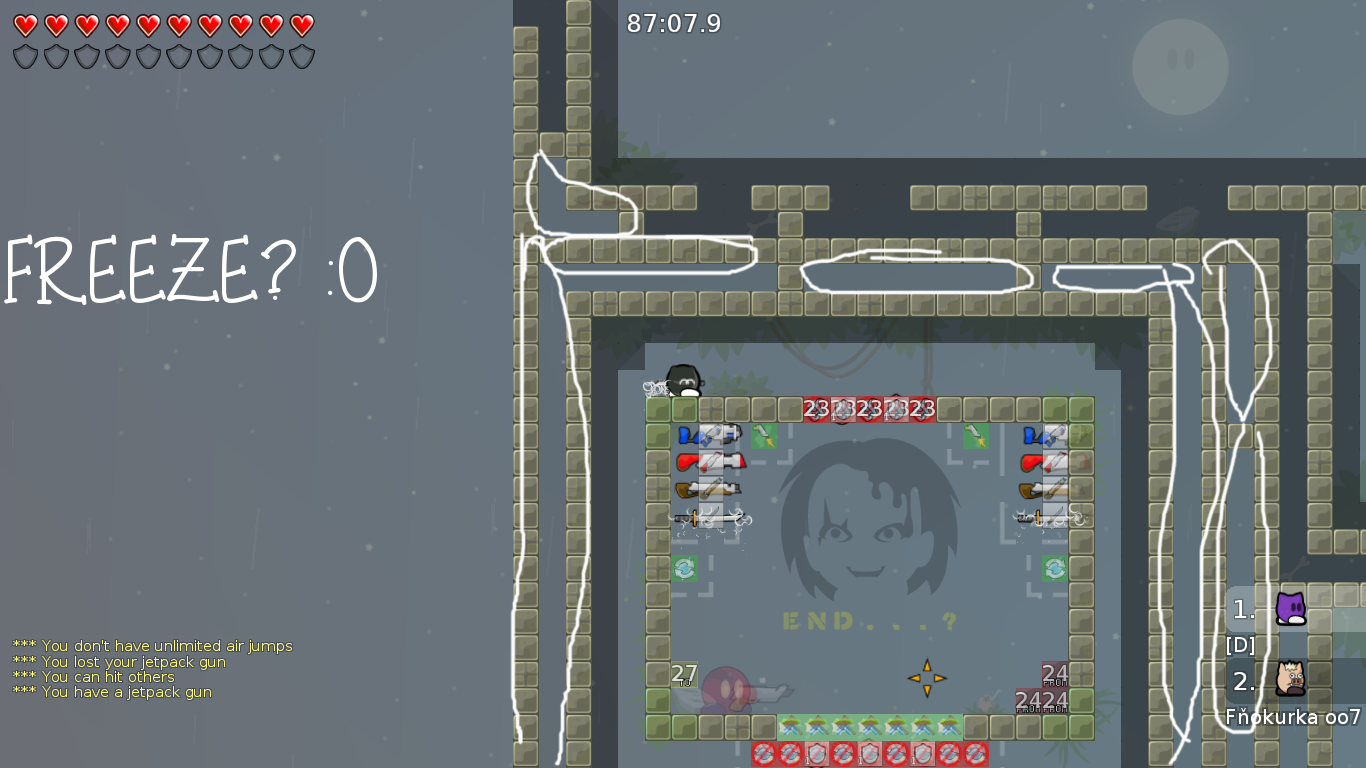Click the pale moon icon in the sky

(1180, 66)
